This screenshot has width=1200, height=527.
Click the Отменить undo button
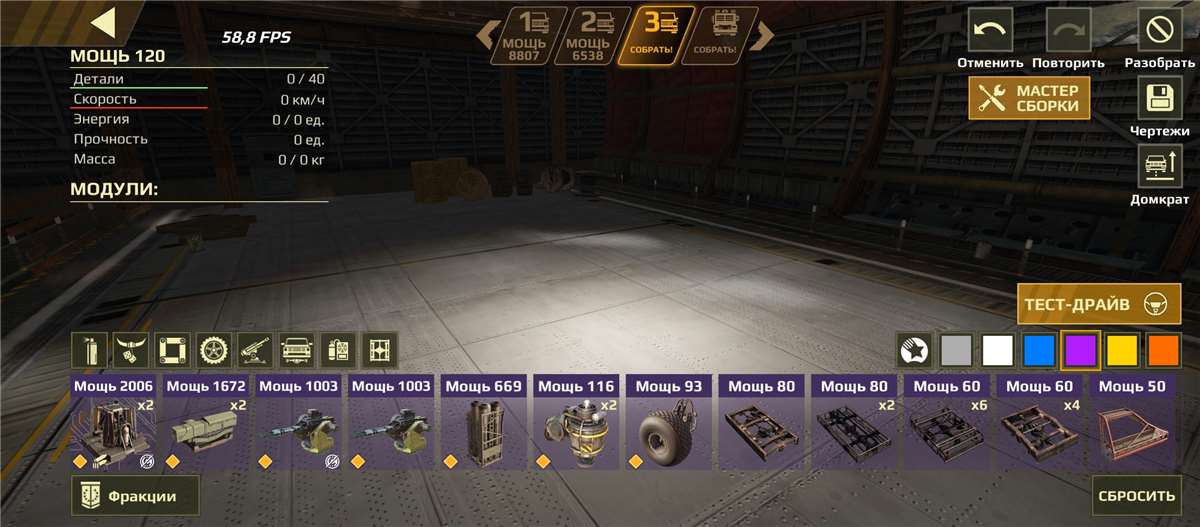[x=990, y=30]
